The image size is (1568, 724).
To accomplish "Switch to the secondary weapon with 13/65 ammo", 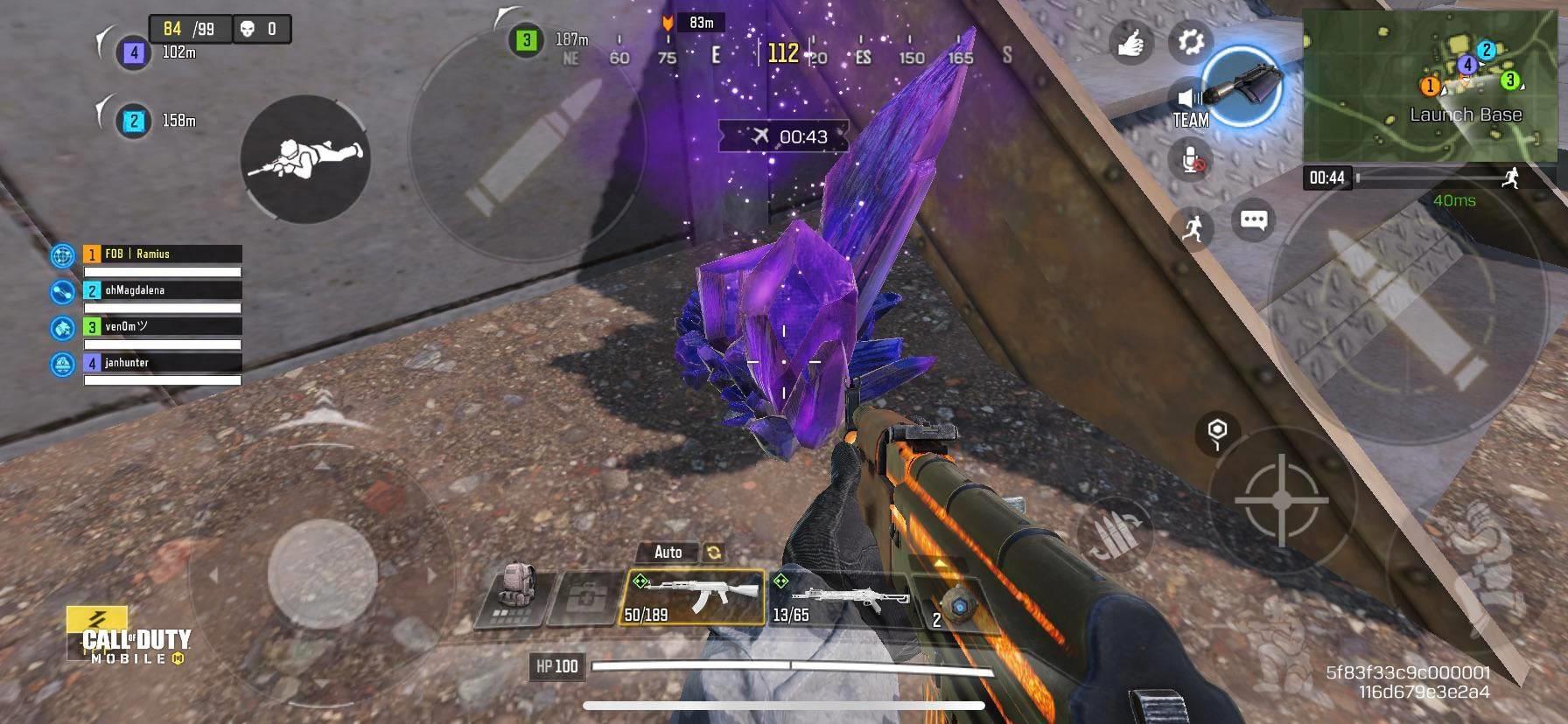I will pos(836,599).
